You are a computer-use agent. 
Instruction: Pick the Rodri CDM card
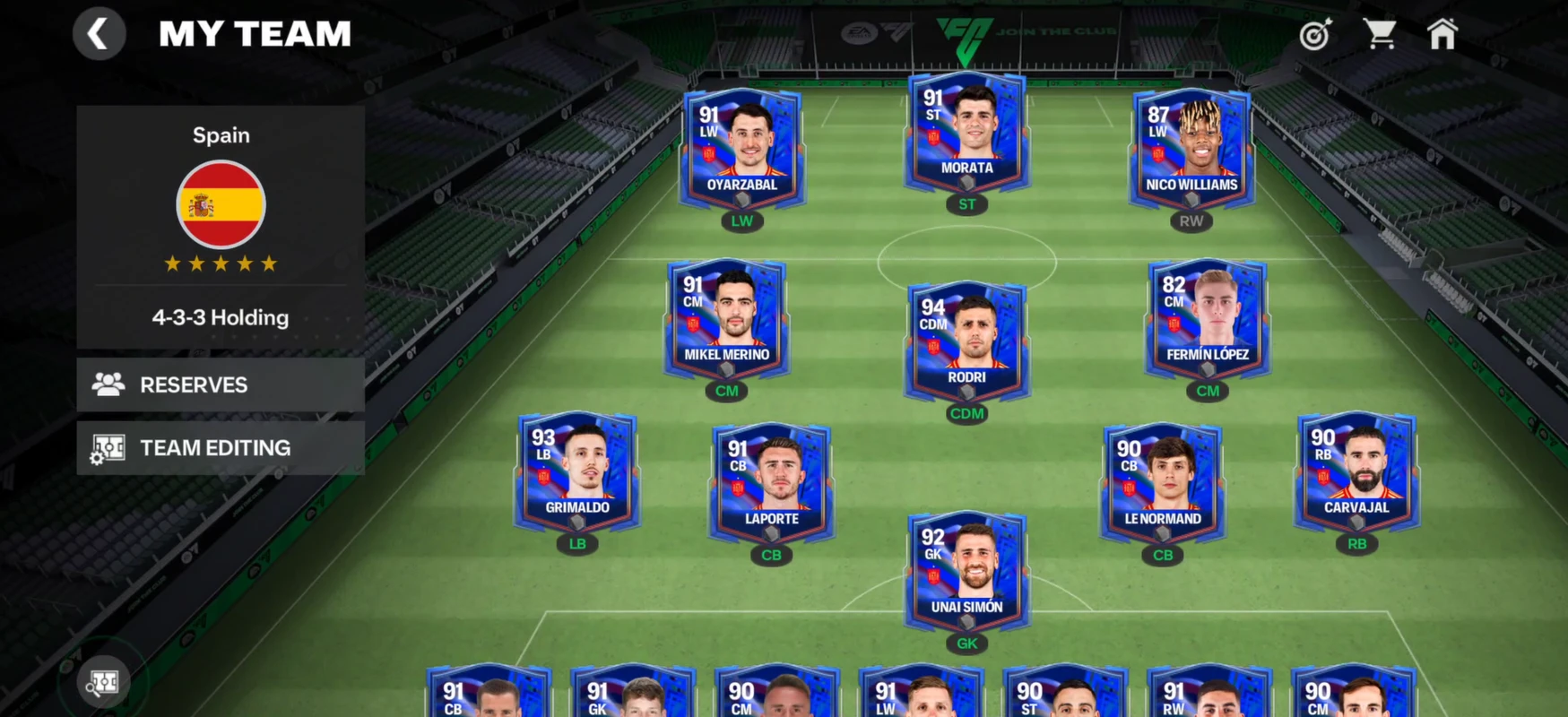click(x=966, y=341)
